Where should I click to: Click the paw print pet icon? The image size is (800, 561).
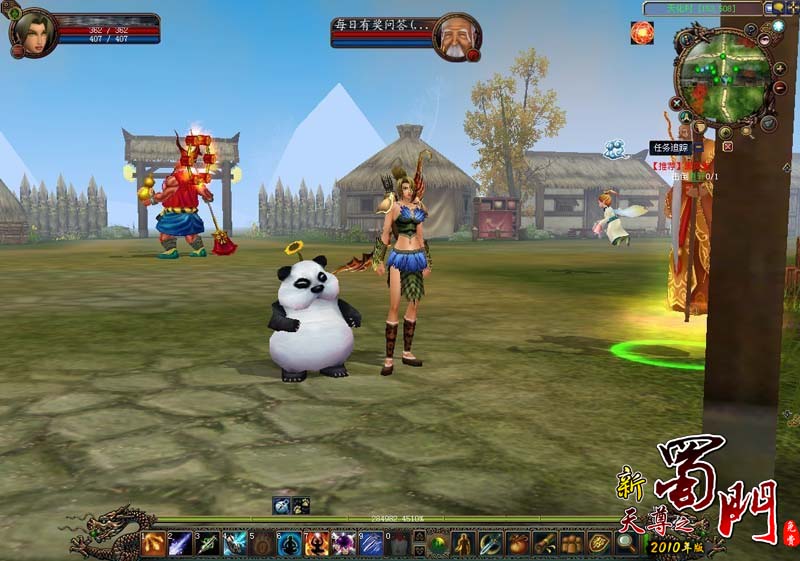[x=300, y=505]
